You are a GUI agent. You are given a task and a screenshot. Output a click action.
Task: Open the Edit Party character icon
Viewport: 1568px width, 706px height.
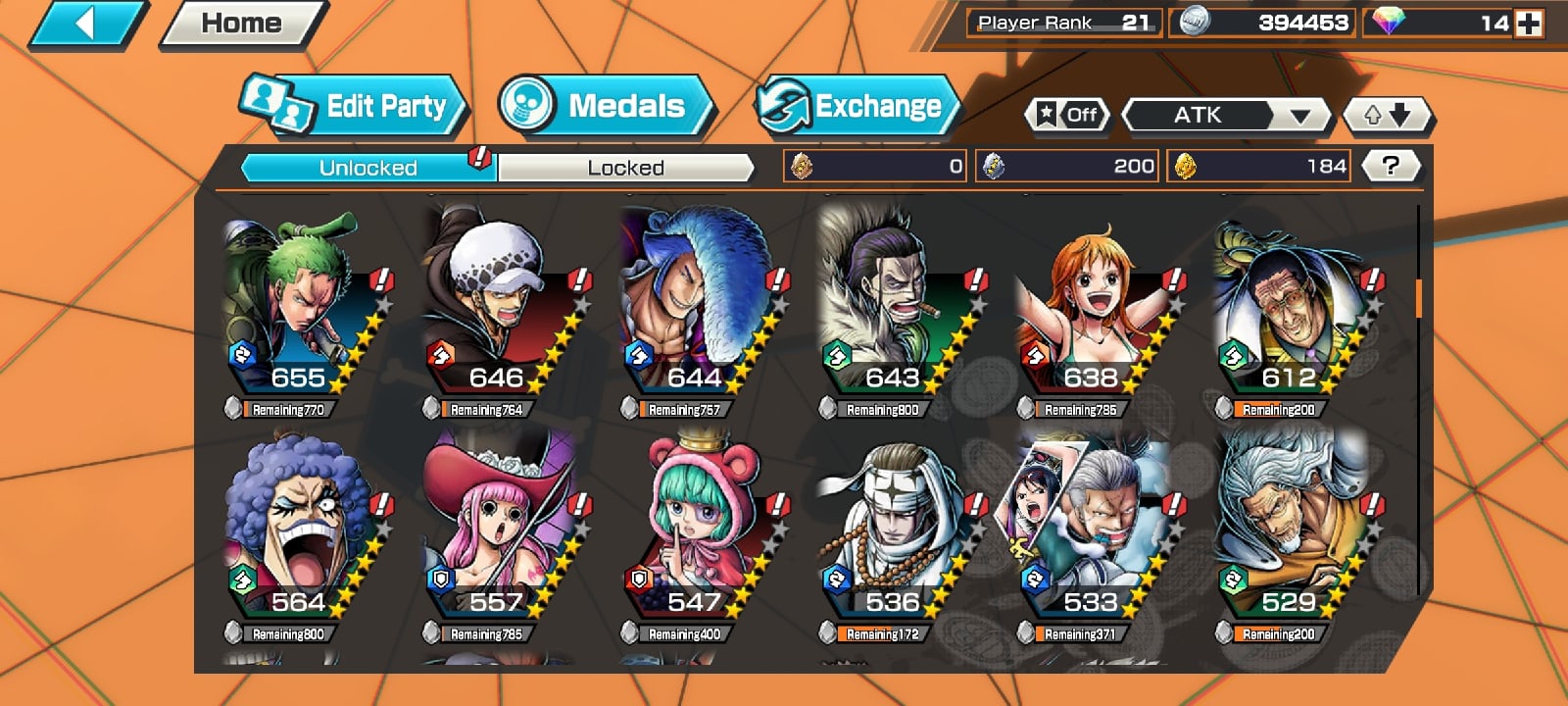click(x=275, y=102)
